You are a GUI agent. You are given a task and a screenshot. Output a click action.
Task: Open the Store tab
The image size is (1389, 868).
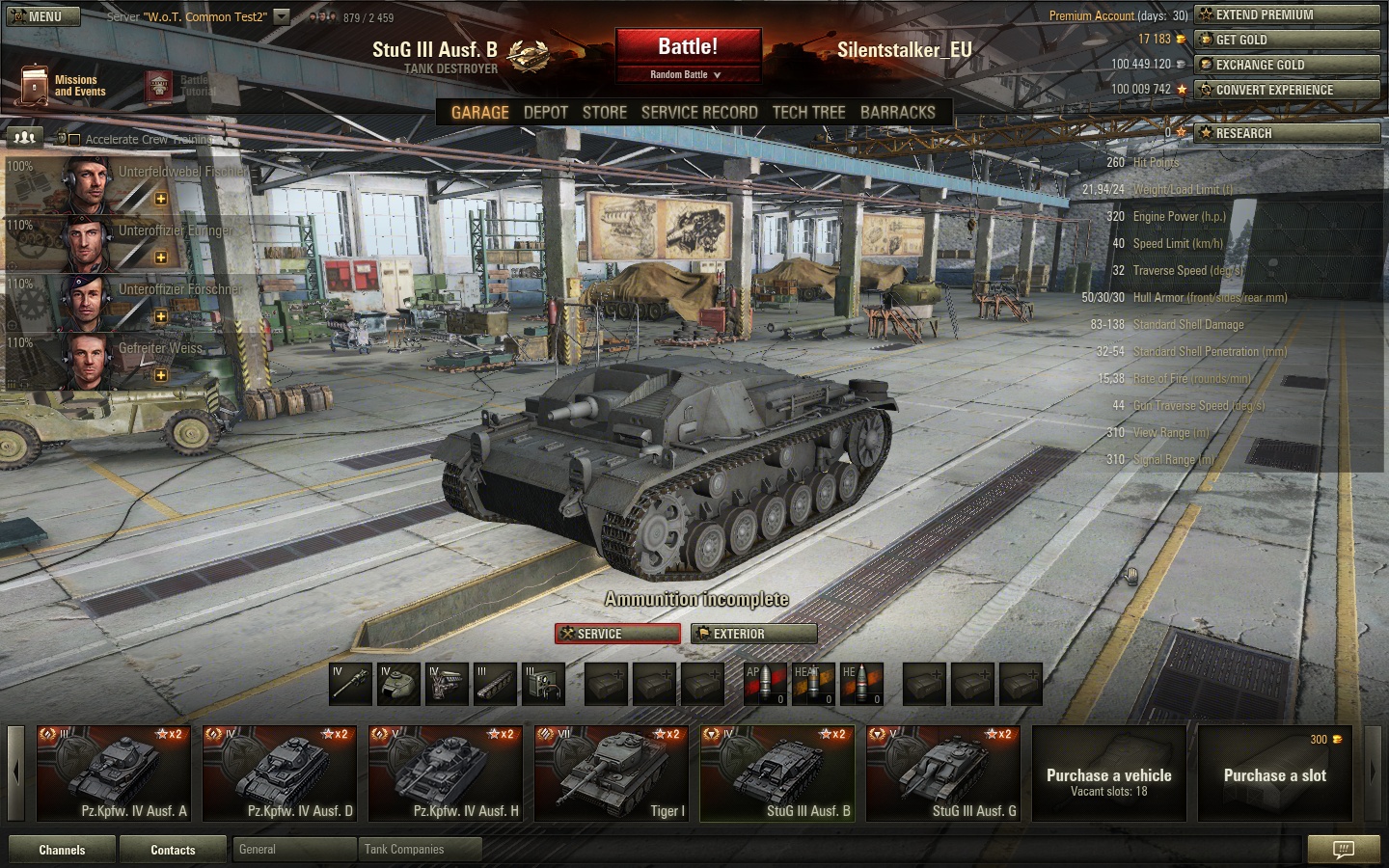pyautogui.click(x=605, y=113)
